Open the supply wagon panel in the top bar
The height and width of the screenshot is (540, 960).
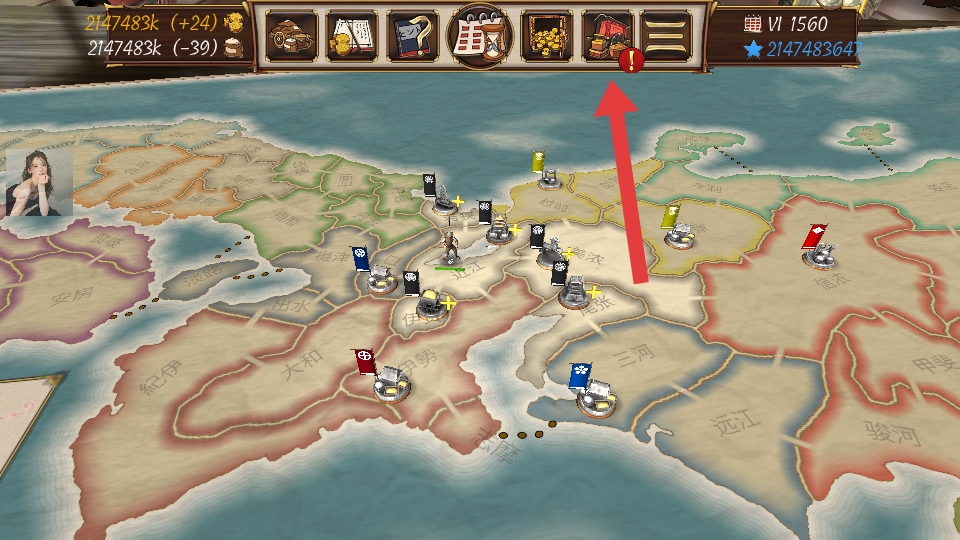click(x=292, y=36)
